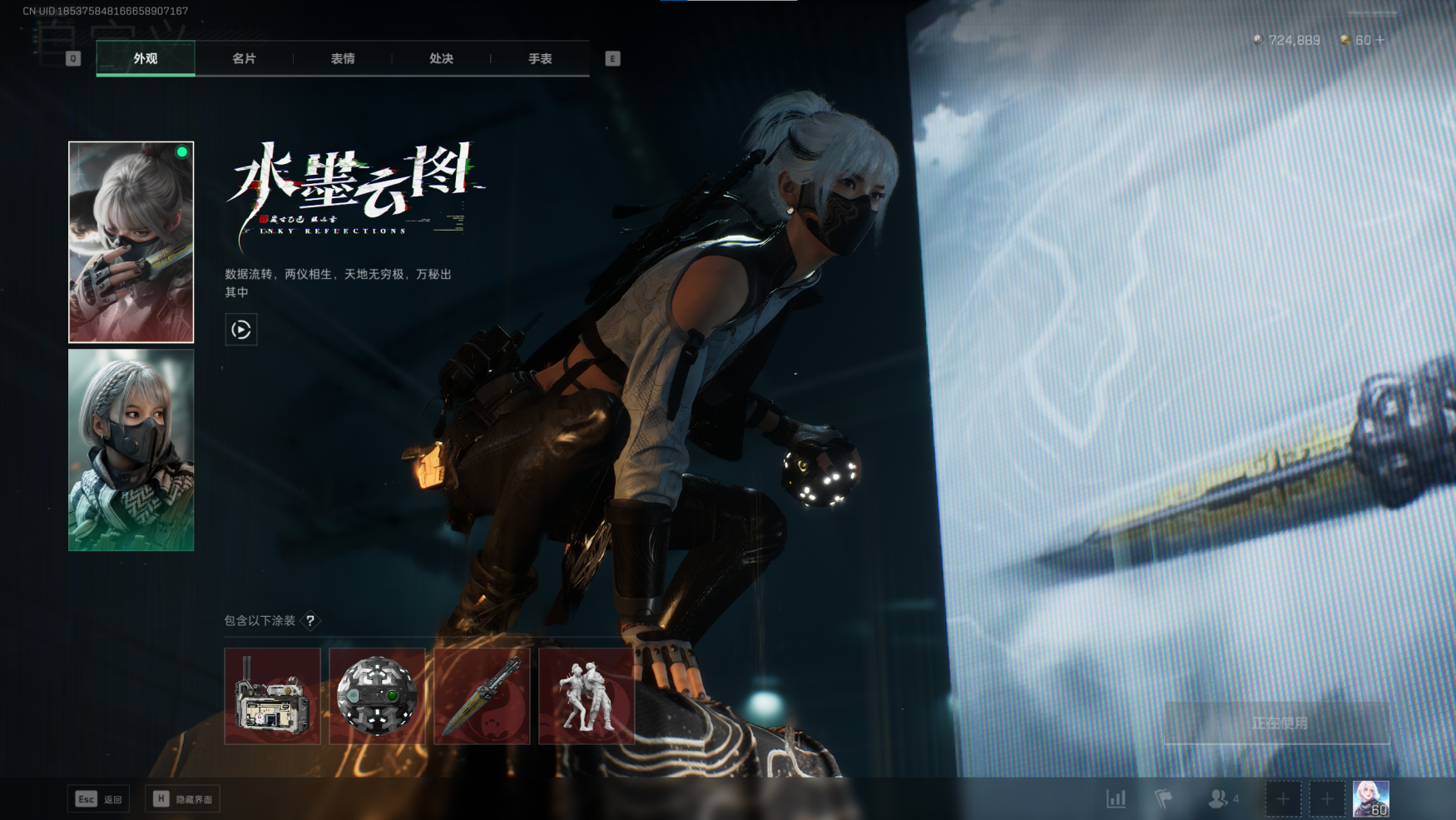Open the question mark help for included finishes
Image resolution: width=1456 pixels, height=820 pixels.
pos(310,621)
